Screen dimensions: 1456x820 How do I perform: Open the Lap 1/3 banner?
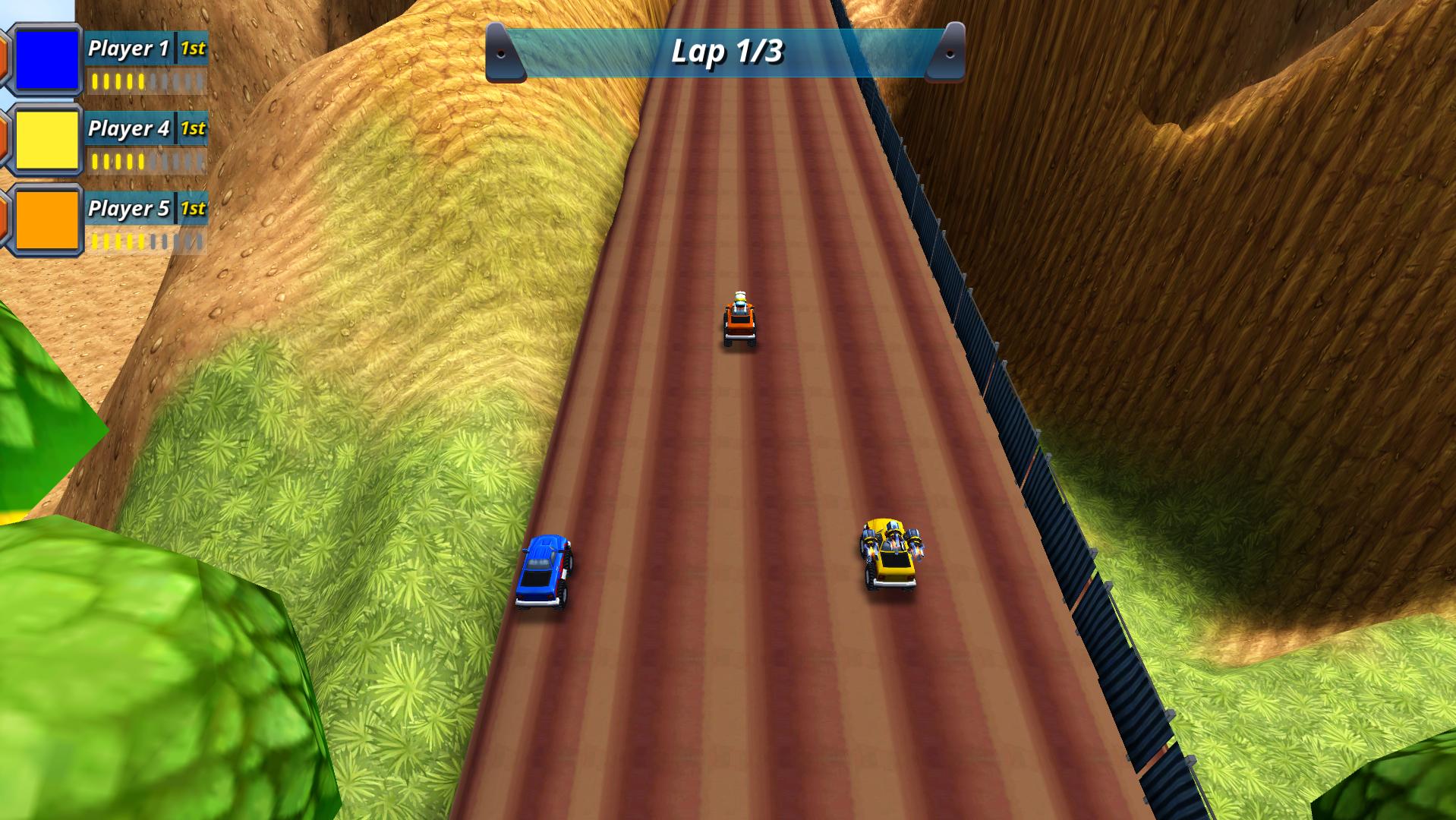pyautogui.click(x=725, y=53)
